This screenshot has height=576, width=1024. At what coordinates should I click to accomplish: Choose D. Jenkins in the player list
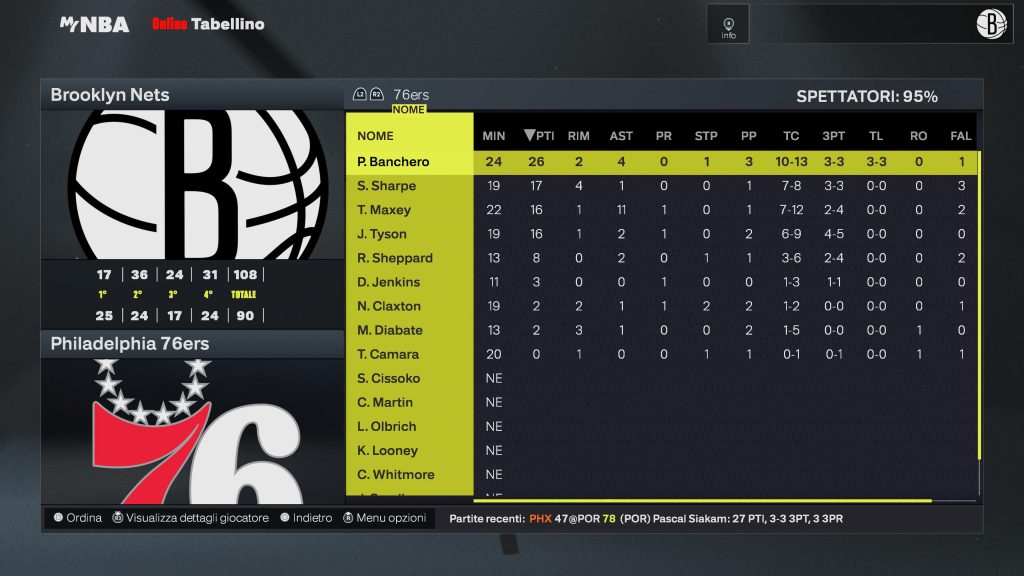[x=388, y=282]
